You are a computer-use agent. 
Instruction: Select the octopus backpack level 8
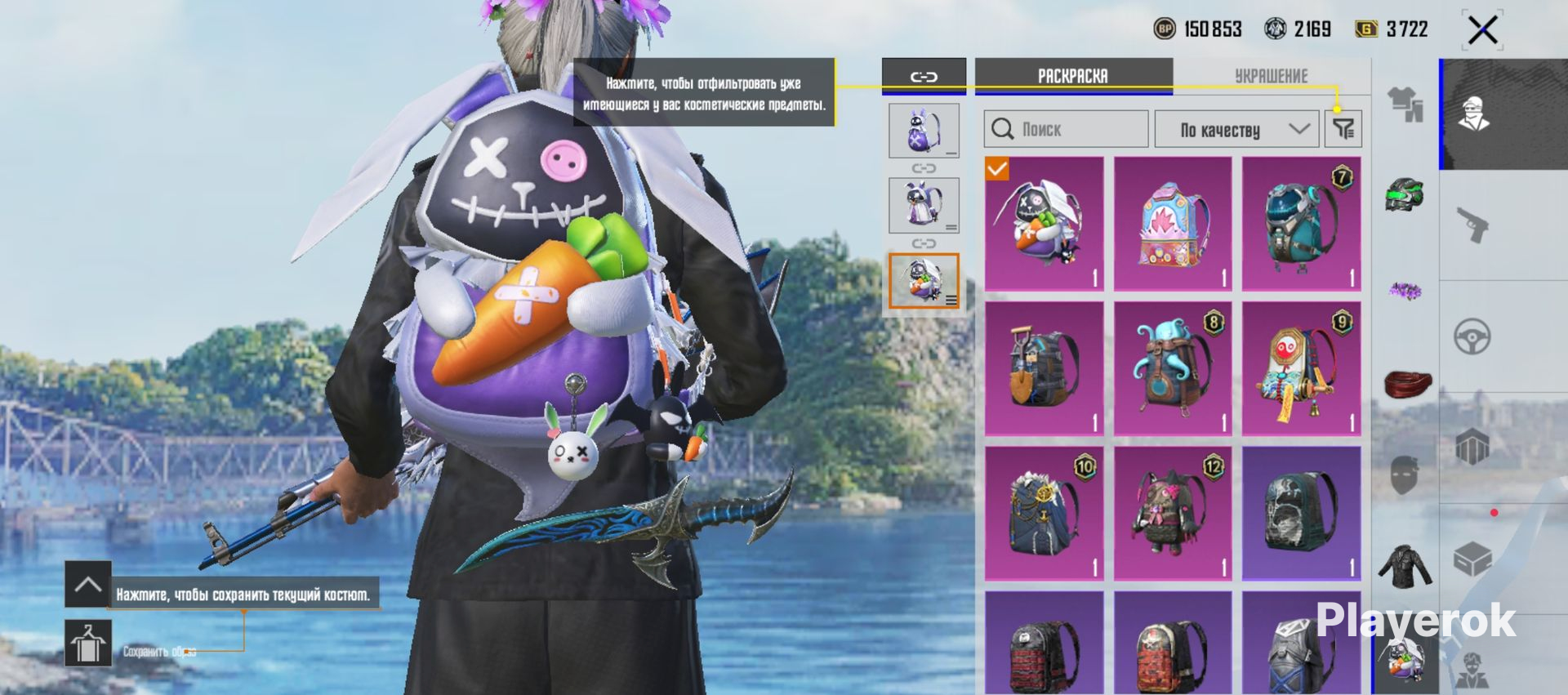[x=1173, y=369]
